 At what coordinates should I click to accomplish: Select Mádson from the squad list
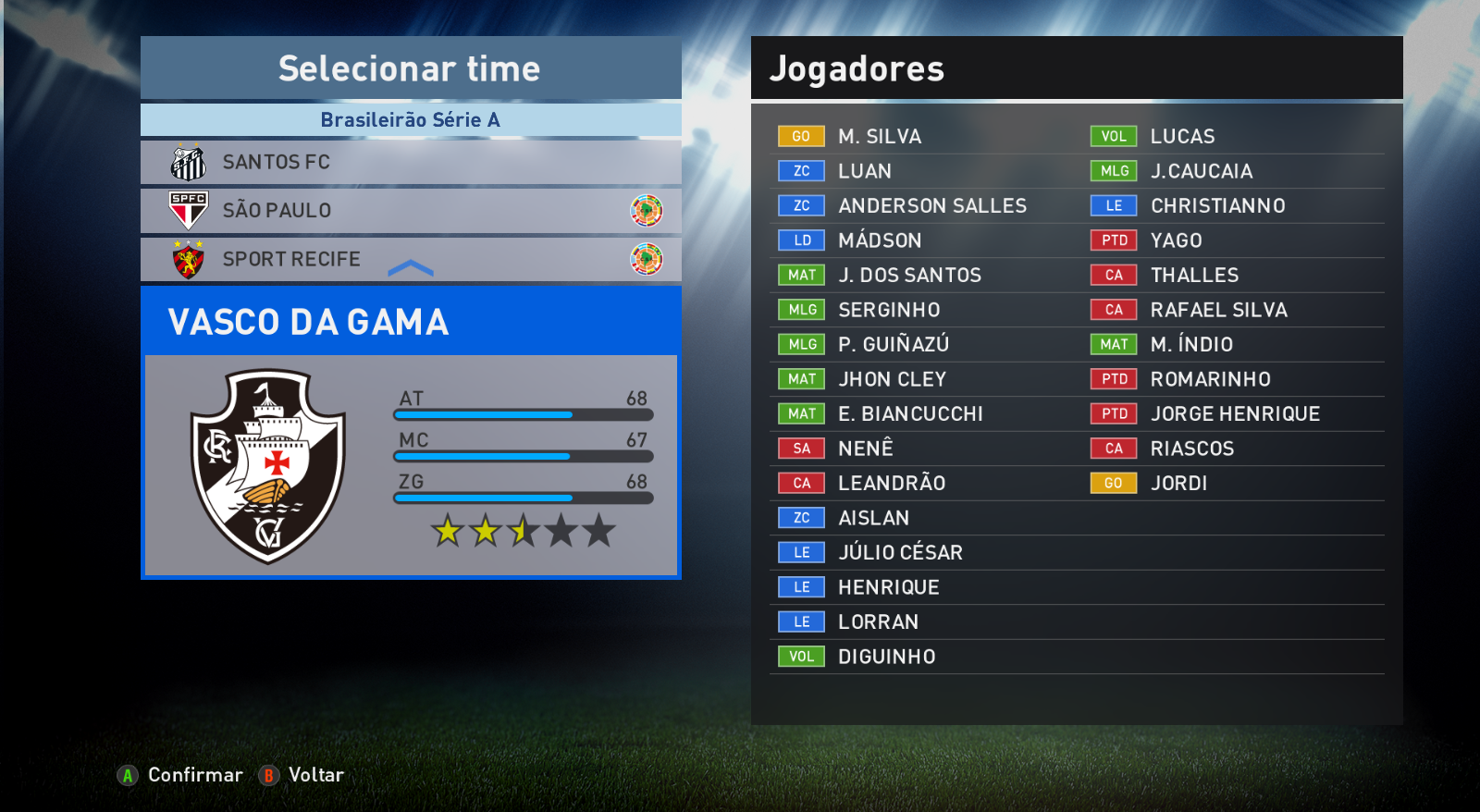click(879, 240)
